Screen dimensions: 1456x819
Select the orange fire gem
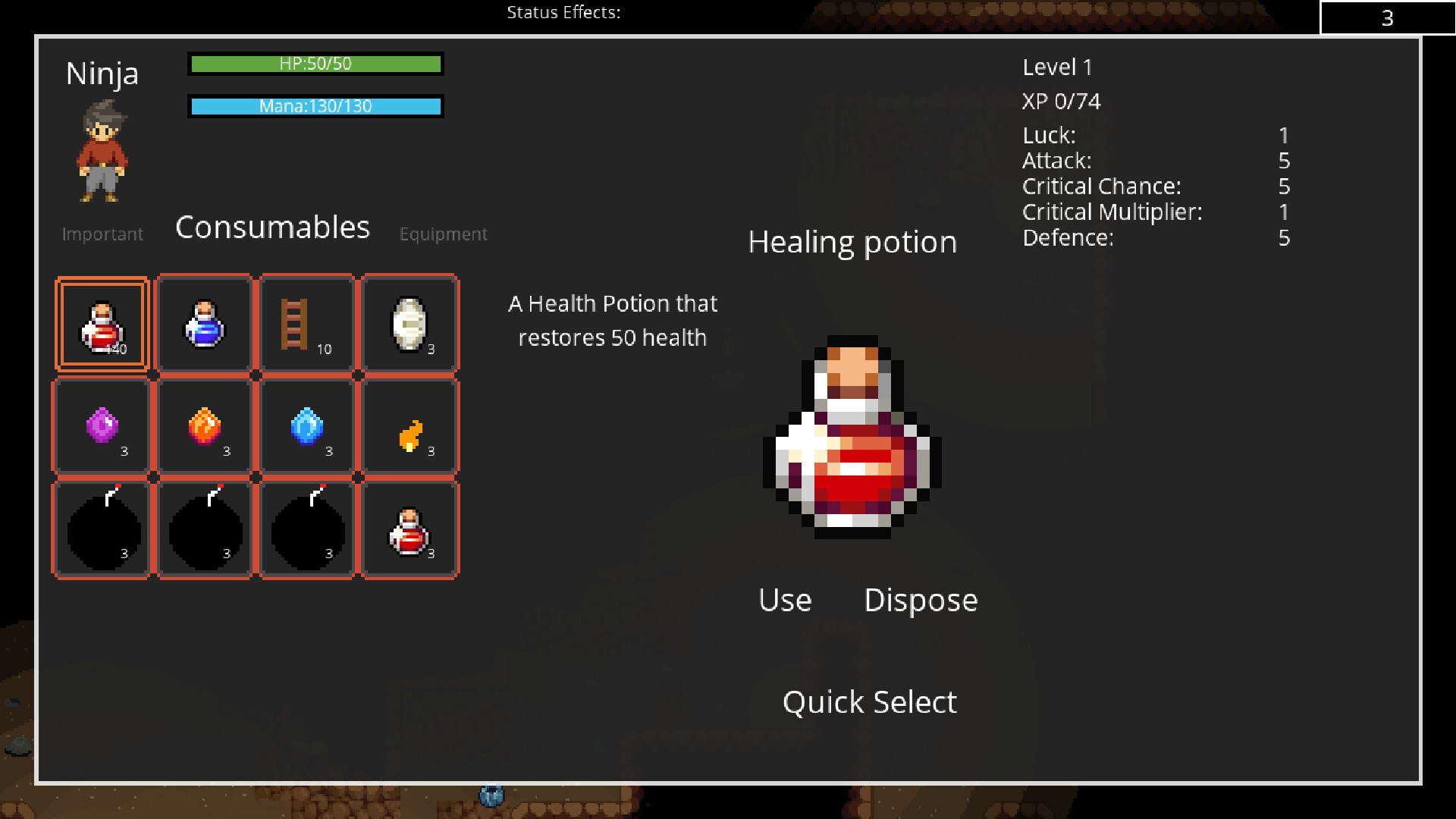pyautogui.click(x=203, y=426)
